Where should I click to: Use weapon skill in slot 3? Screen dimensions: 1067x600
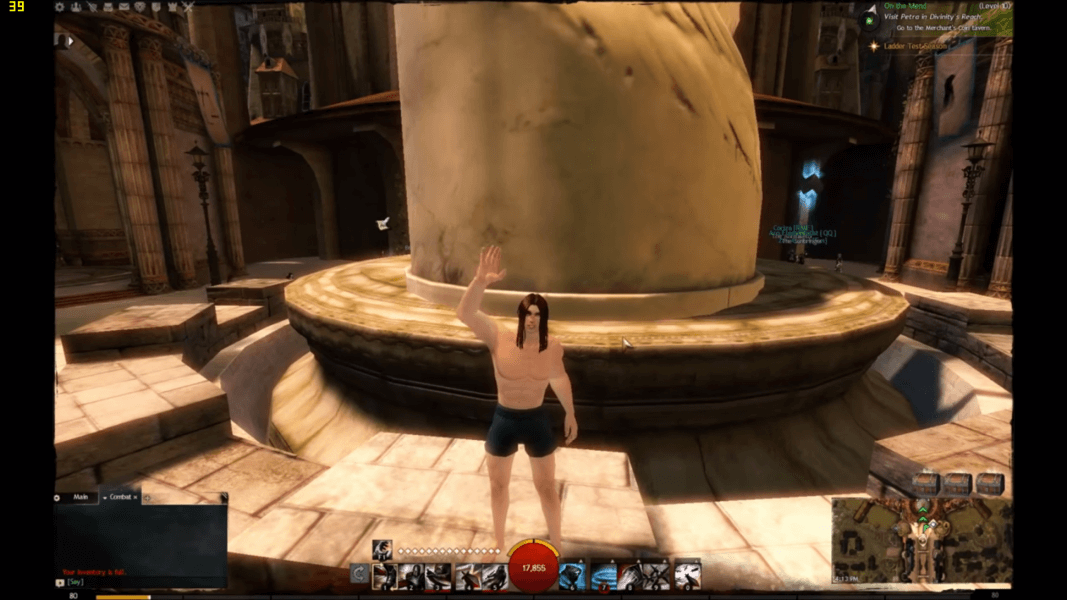pyautogui.click(x=439, y=576)
